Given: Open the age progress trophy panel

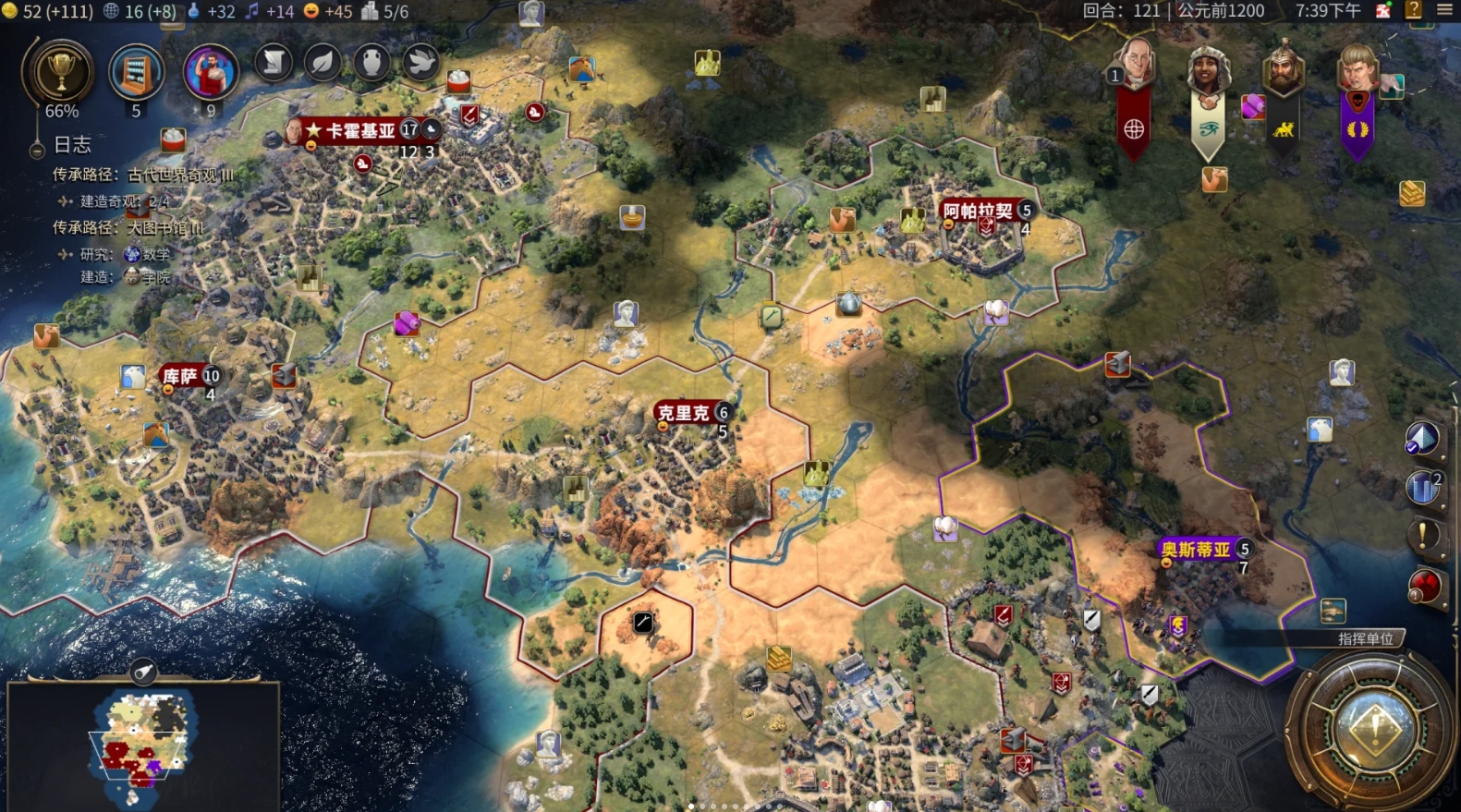Looking at the screenshot, I should click(x=61, y=72).
